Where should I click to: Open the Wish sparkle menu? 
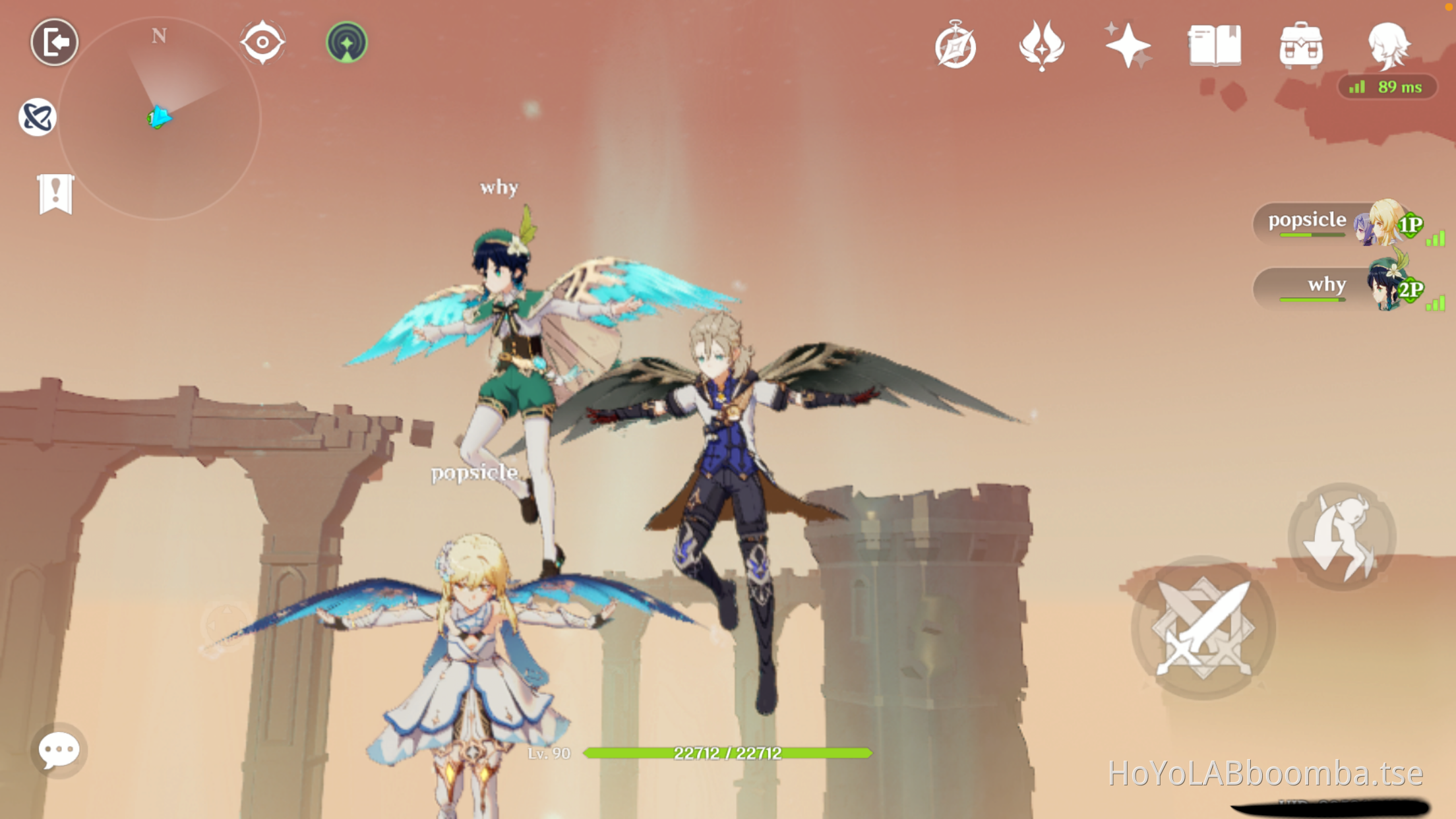(x=1128, y=45)
